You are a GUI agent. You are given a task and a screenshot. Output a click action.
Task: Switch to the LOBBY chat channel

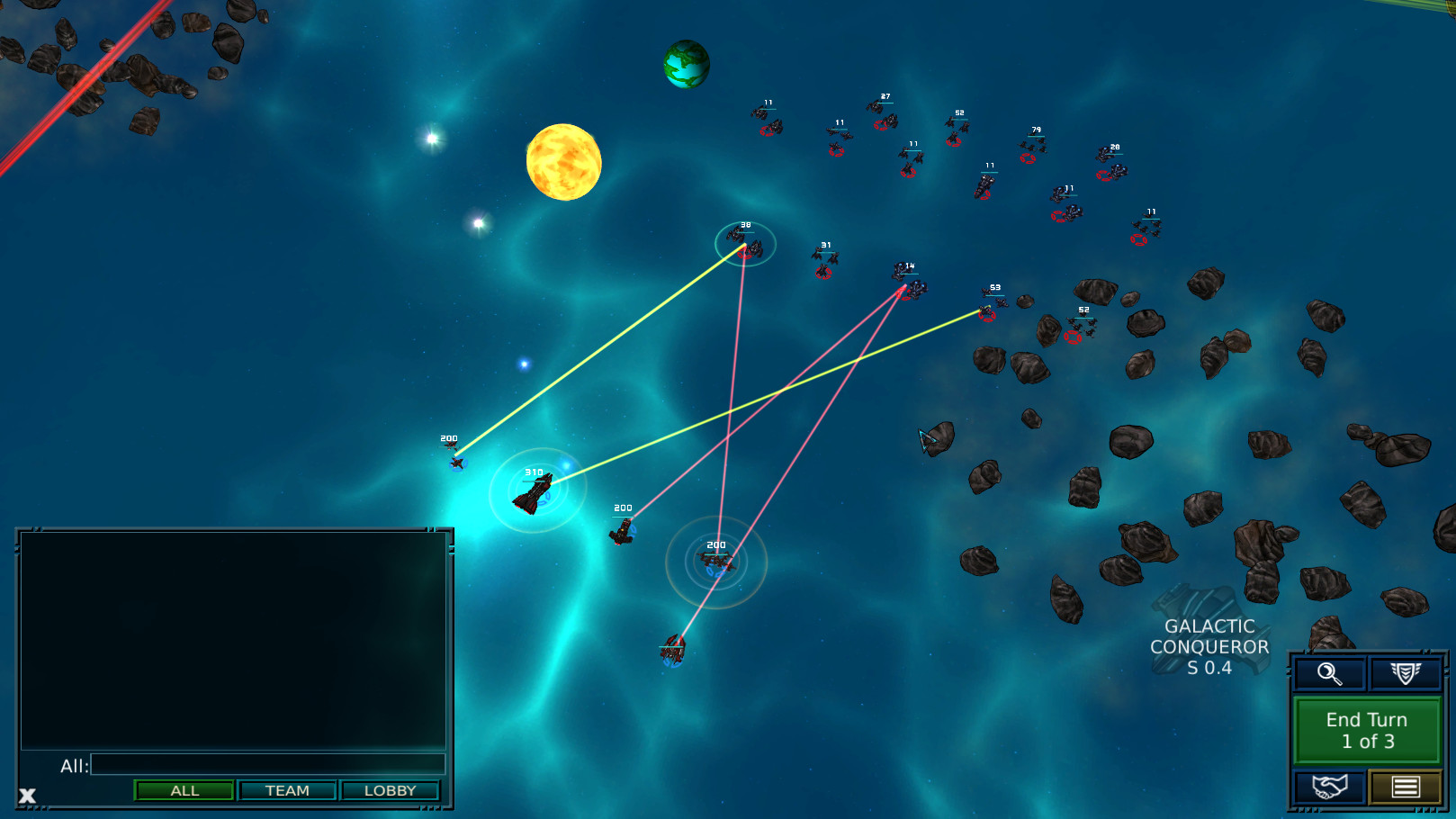point(391,790)
